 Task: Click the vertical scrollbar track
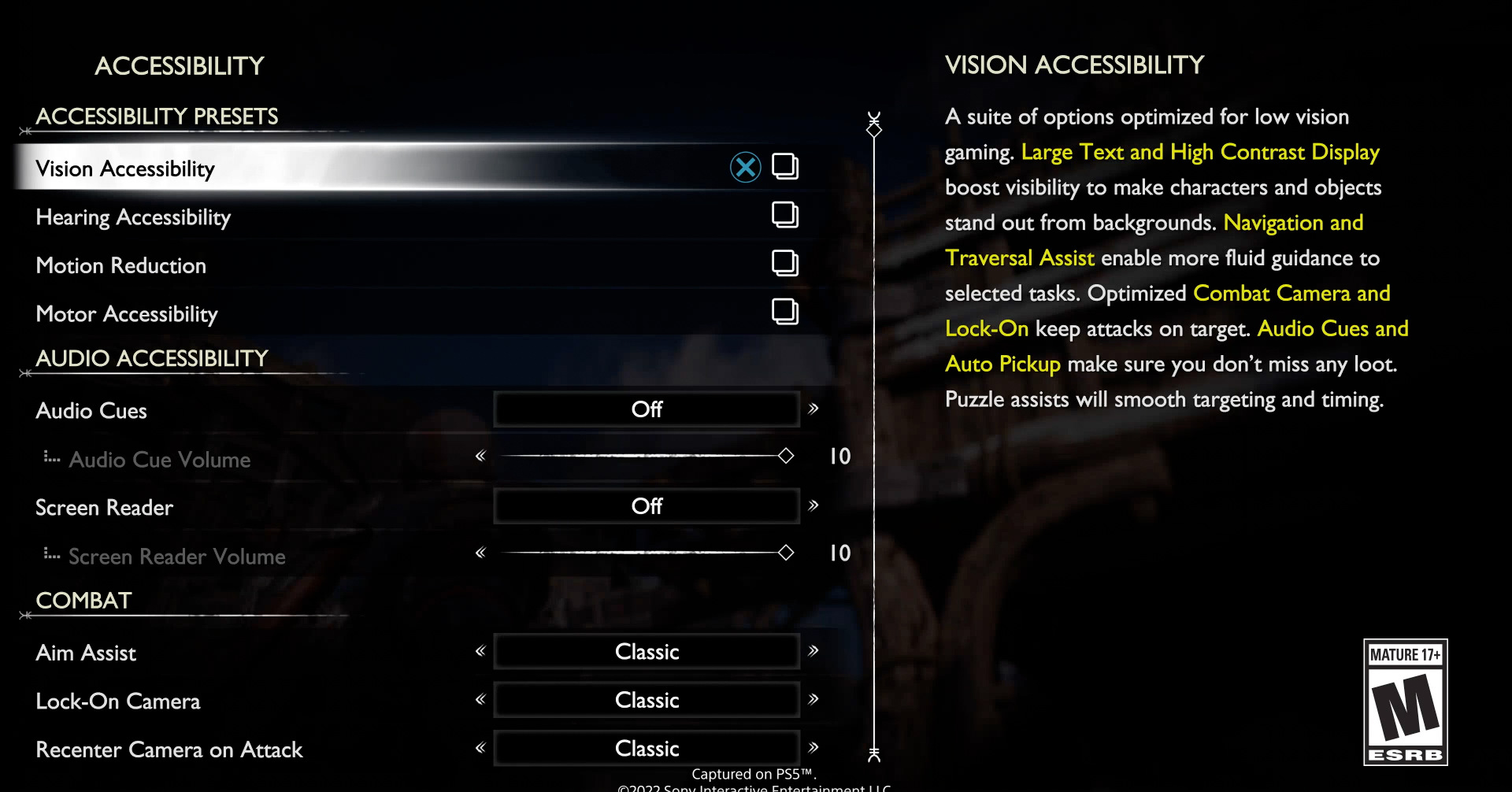click(x=873, y=433)
